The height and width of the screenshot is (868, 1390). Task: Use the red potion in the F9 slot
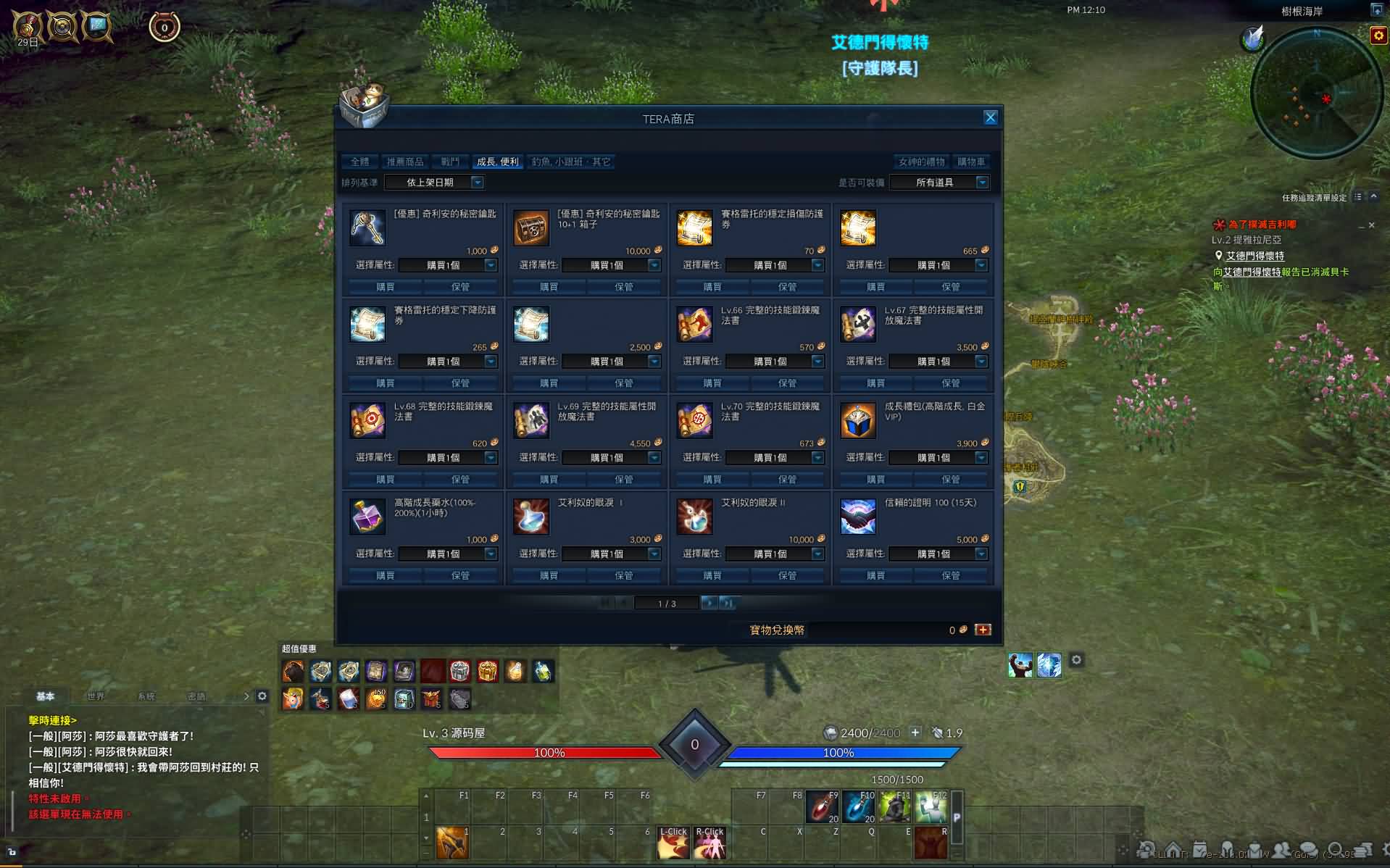(822, 807)
